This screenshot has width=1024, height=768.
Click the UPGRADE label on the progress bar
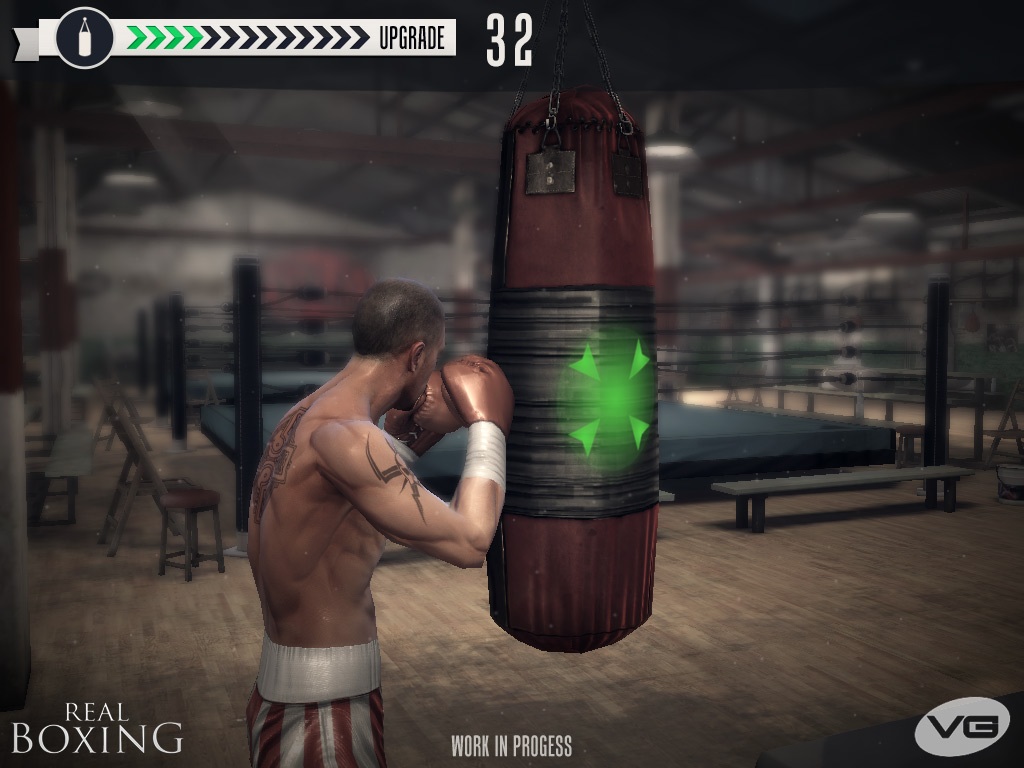[411, 38]
